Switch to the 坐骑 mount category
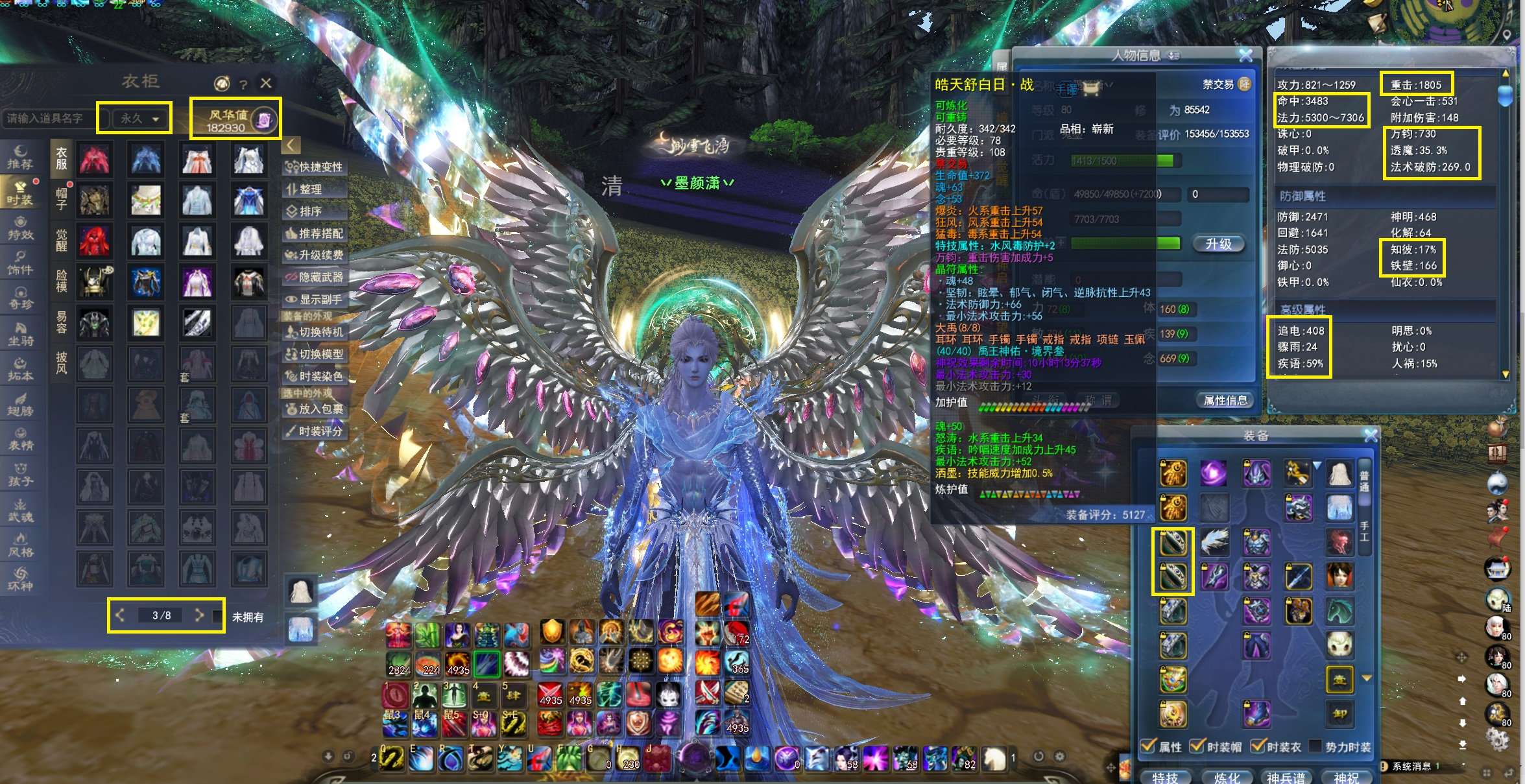This screenshot has width=1525, height=784. click(20, 334)
